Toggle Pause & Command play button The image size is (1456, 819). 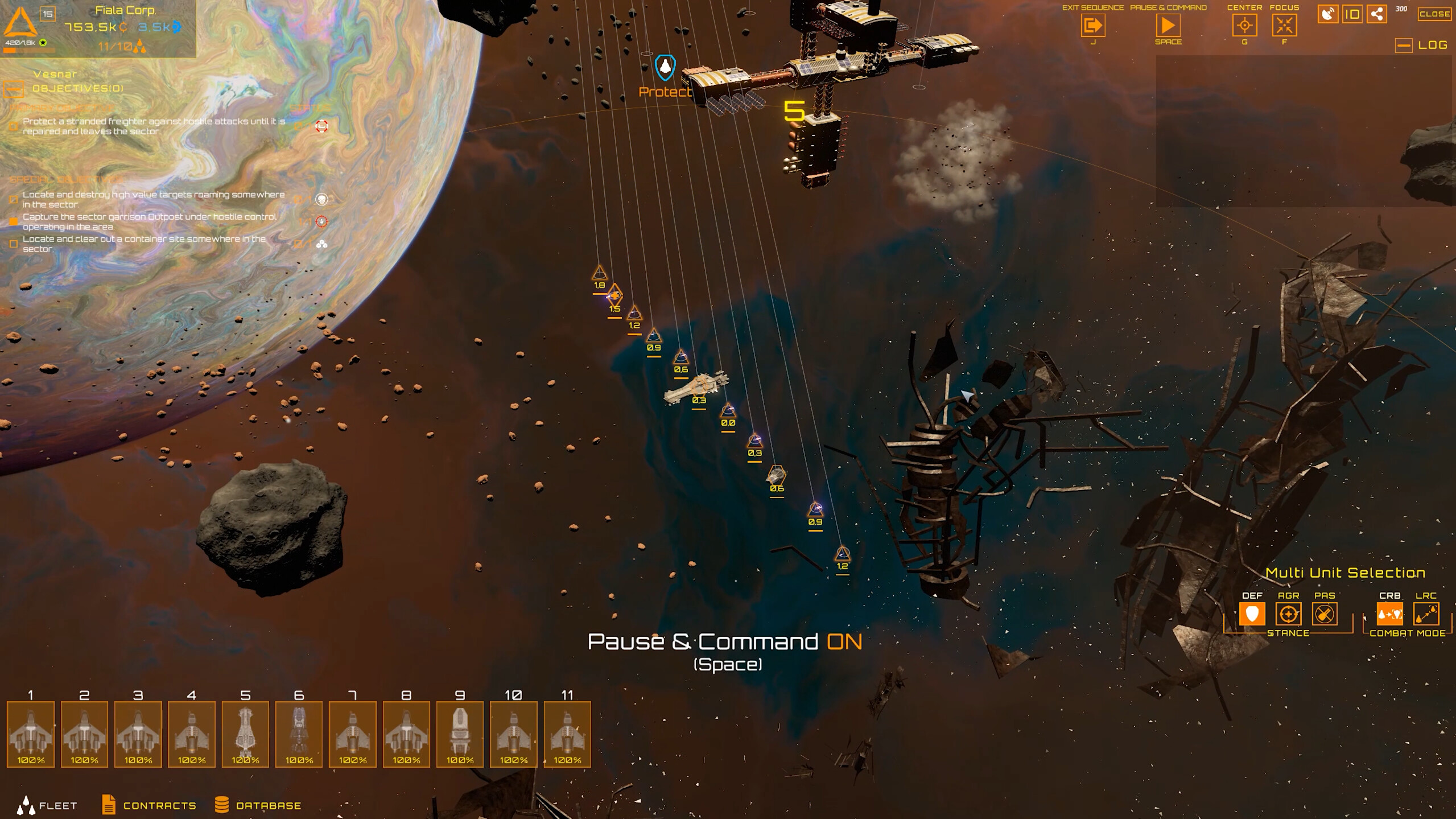pos(1168,26)
